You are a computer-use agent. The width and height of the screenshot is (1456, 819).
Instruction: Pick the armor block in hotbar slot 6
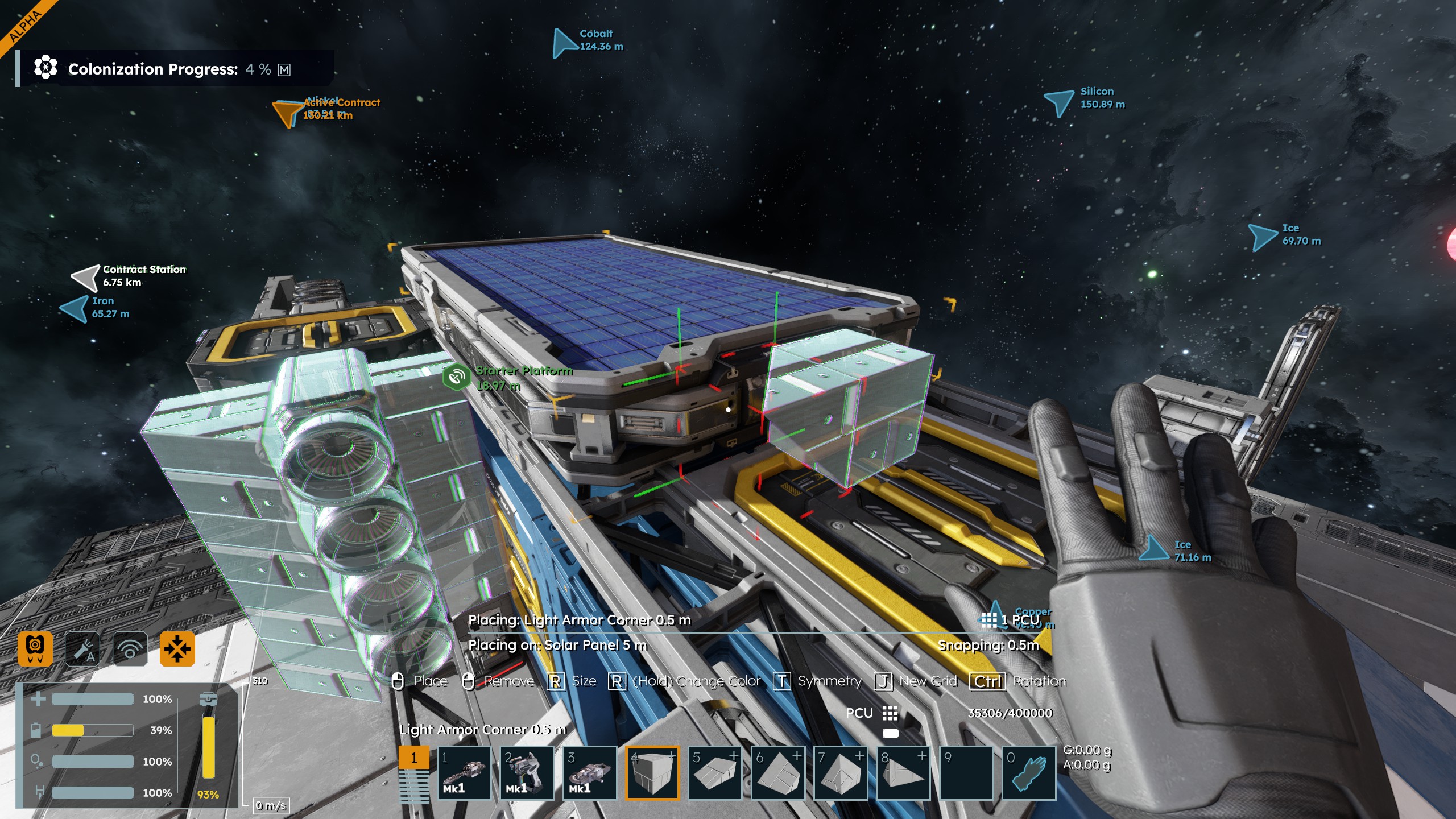coord(778,773)
